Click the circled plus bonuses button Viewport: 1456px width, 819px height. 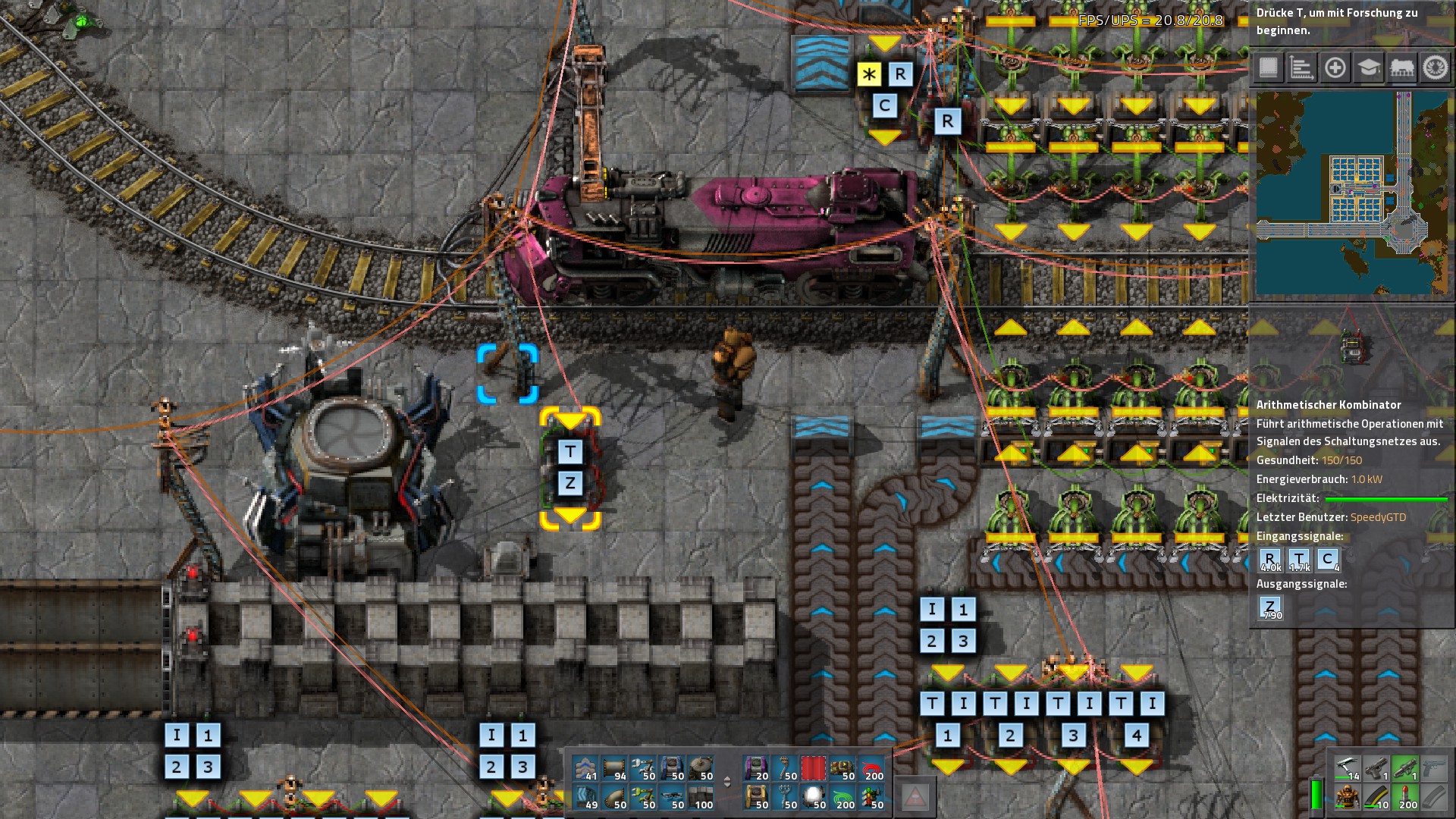coord(1335,68)
